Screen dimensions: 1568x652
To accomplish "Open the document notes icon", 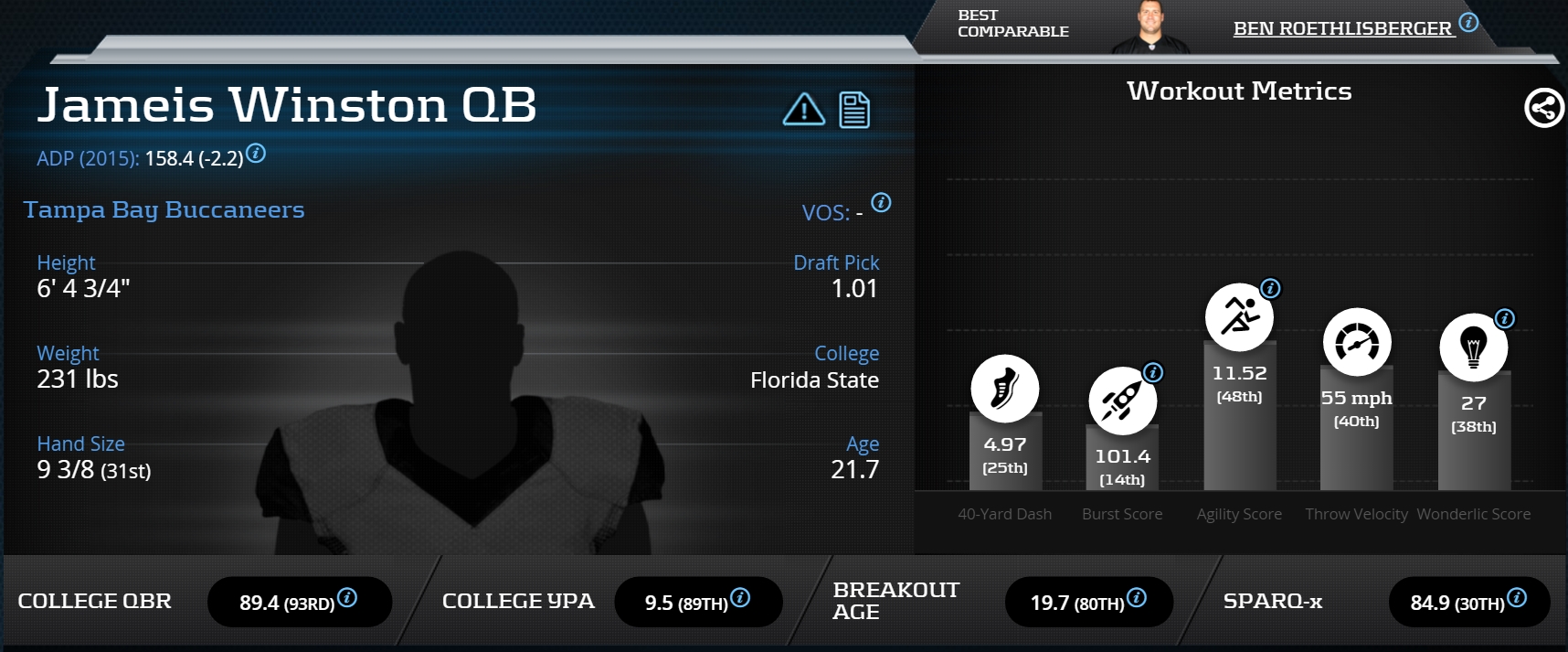I will click(x=854, y=111).
